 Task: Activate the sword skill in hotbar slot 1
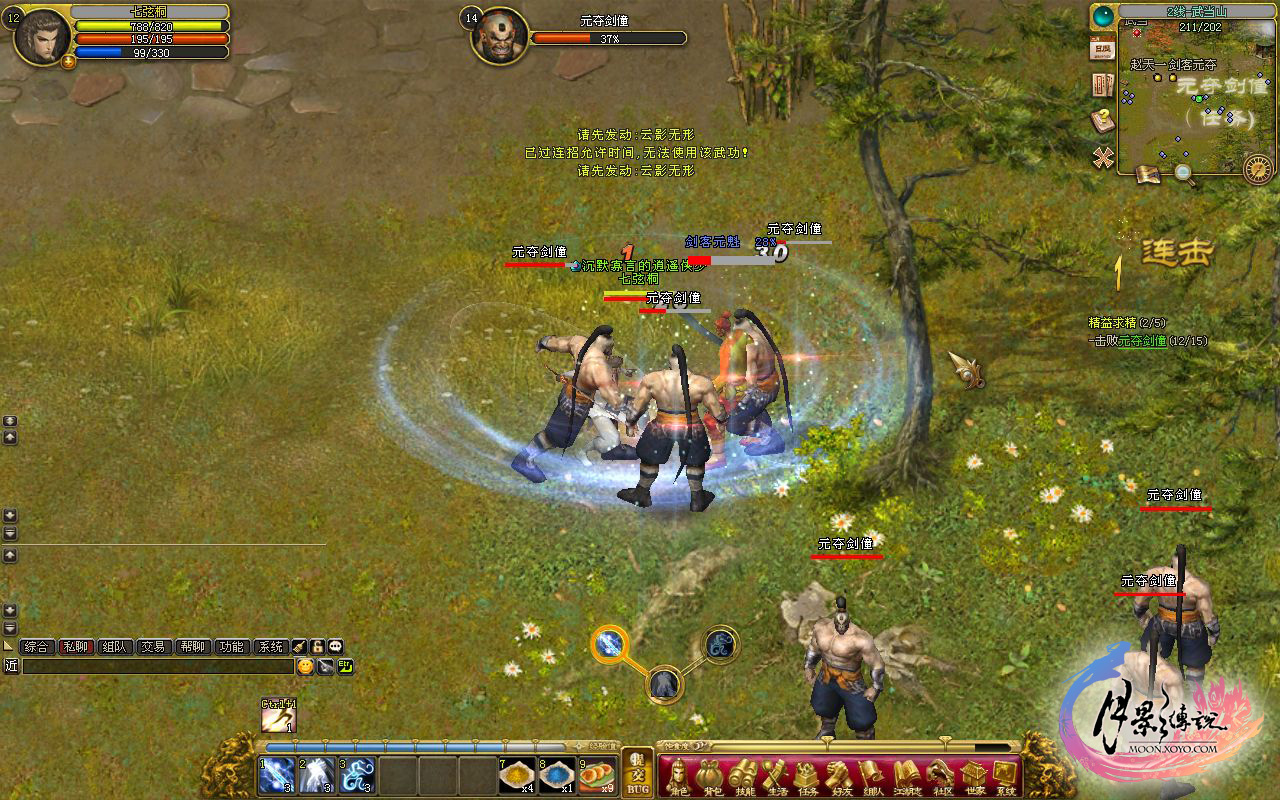[276, 776]
